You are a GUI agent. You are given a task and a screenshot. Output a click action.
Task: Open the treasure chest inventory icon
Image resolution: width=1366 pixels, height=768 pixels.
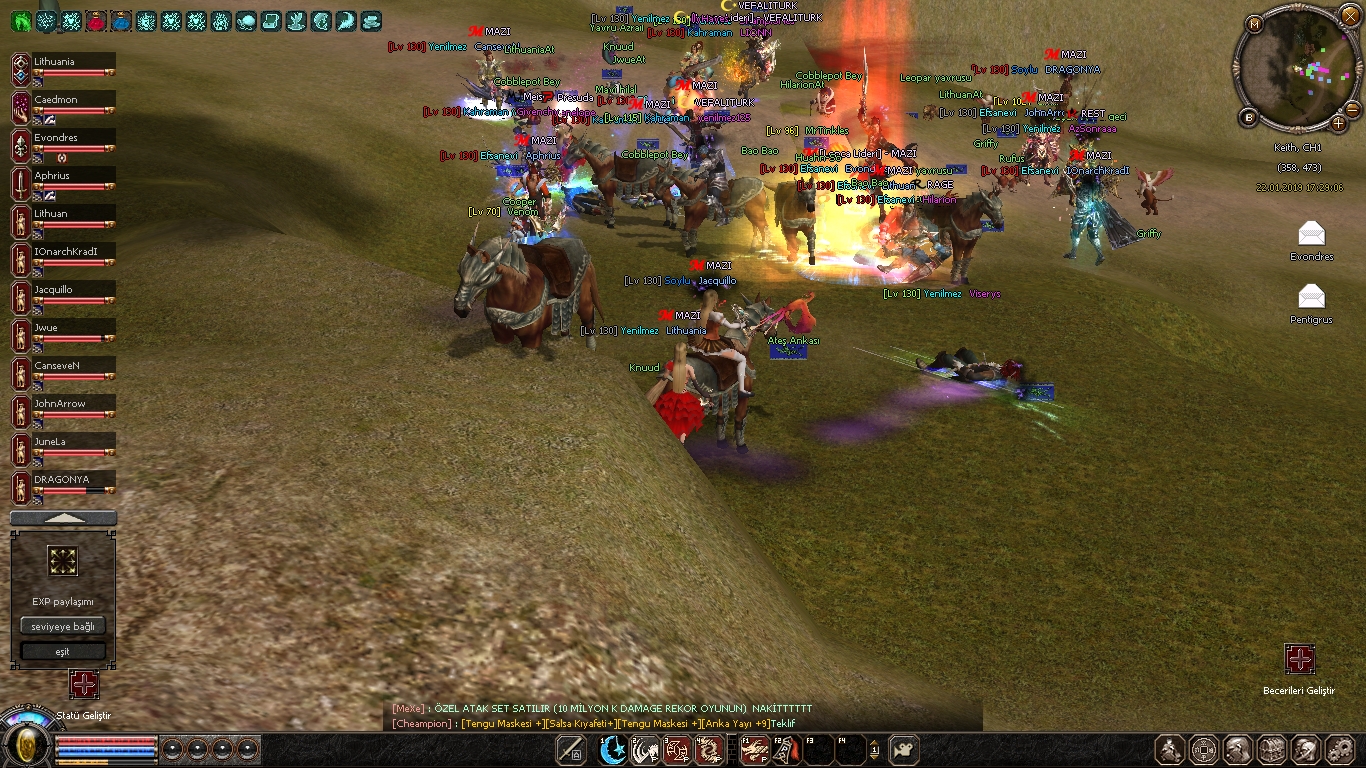(1272, 749)
